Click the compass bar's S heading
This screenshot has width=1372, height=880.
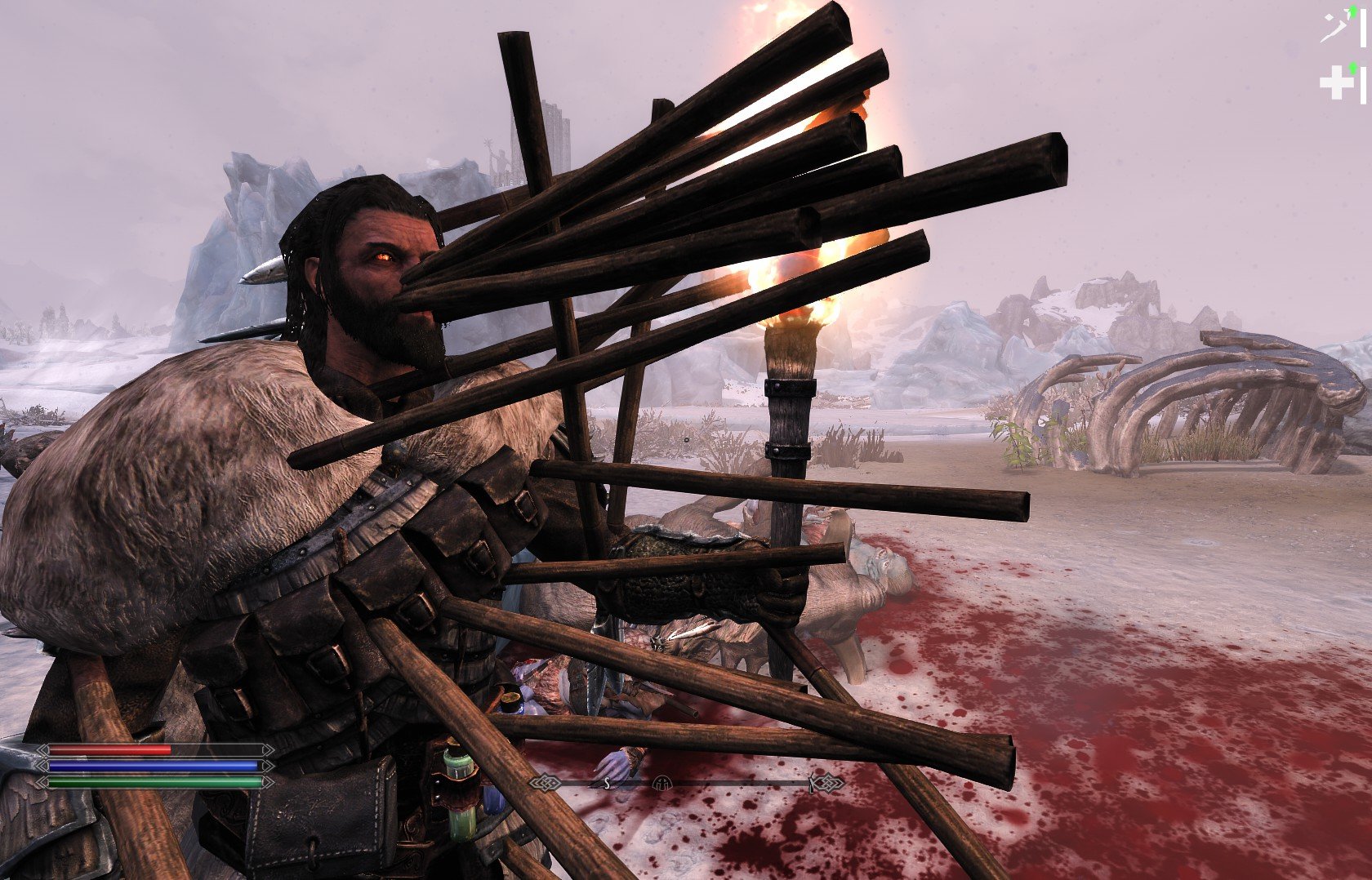[x=607, y=784]
